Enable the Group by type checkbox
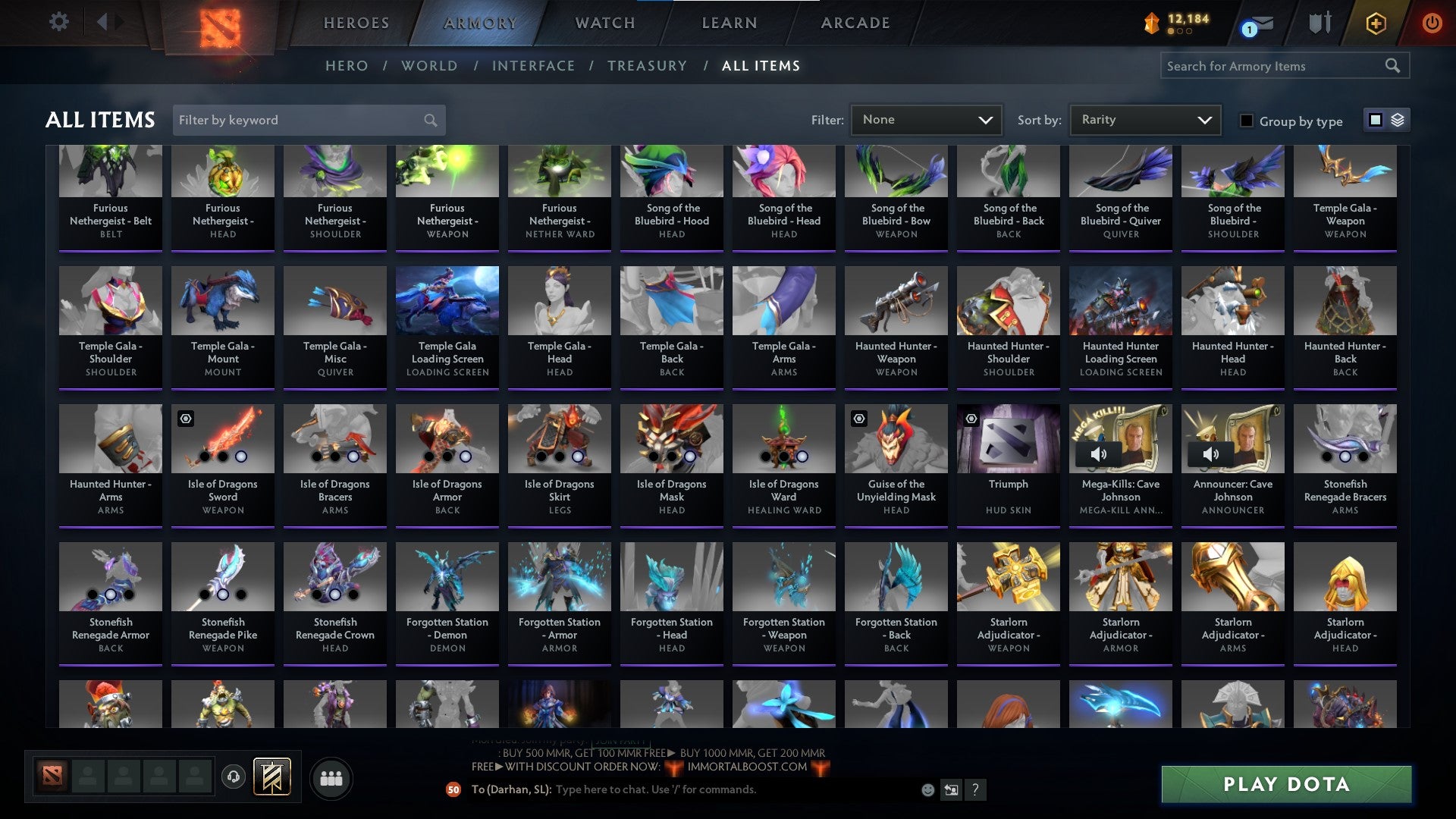This screenshot has height=819, width=1456. tap(1247, 121)
